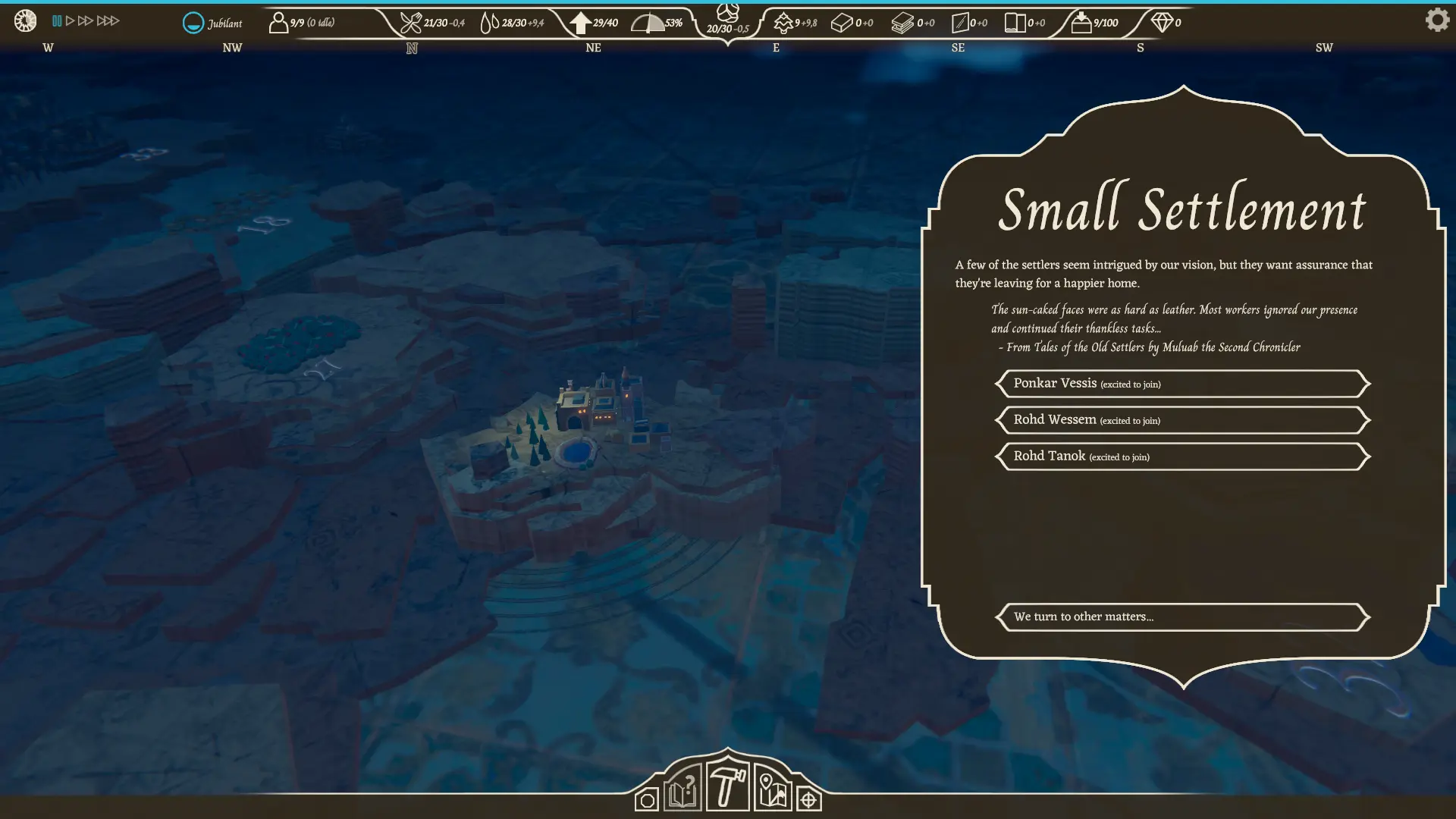
Task: Pause the game speed
Action: coord(57,21)
